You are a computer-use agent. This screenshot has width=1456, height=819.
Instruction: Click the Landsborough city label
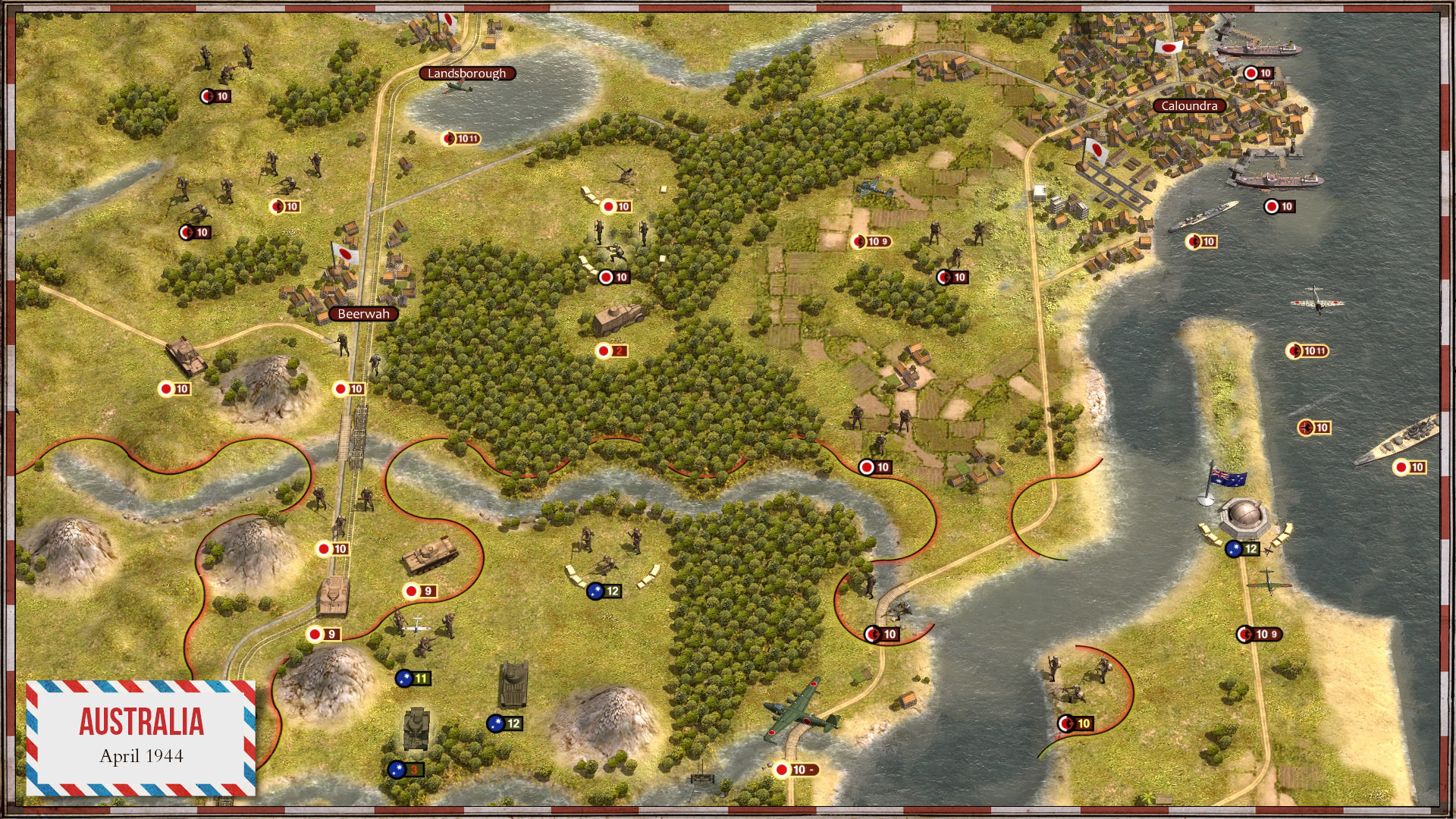pyautogui.click(x=466, y=74)
